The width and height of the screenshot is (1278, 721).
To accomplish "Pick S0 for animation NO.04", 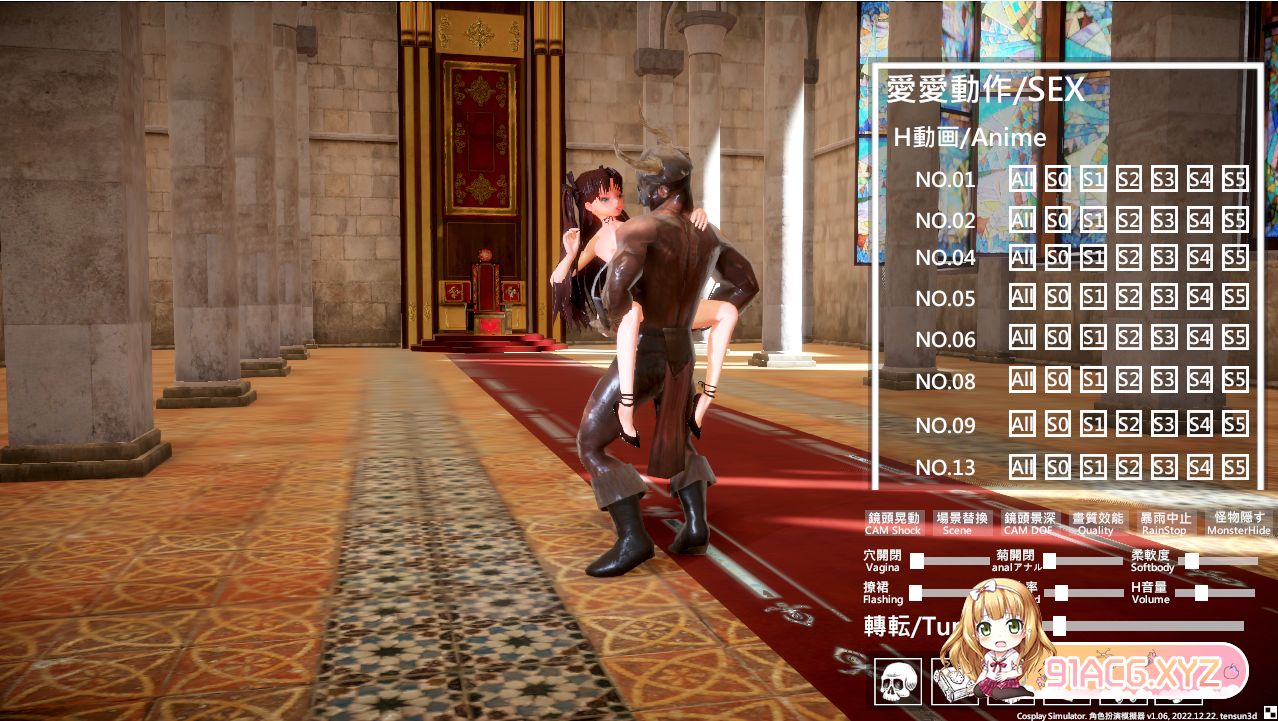I will pos(1057,258).
